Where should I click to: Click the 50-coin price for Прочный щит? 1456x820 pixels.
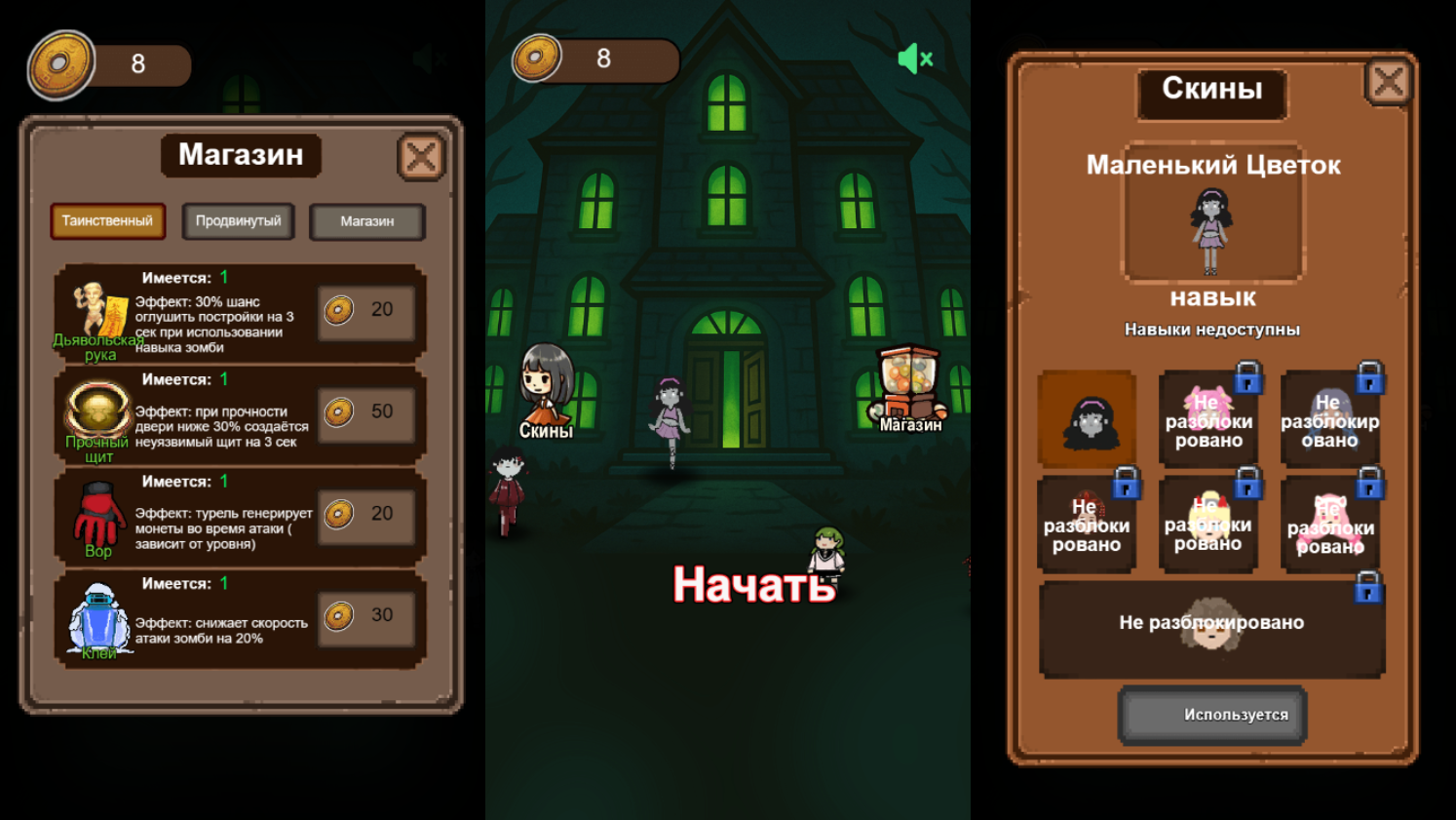[367, 412]
